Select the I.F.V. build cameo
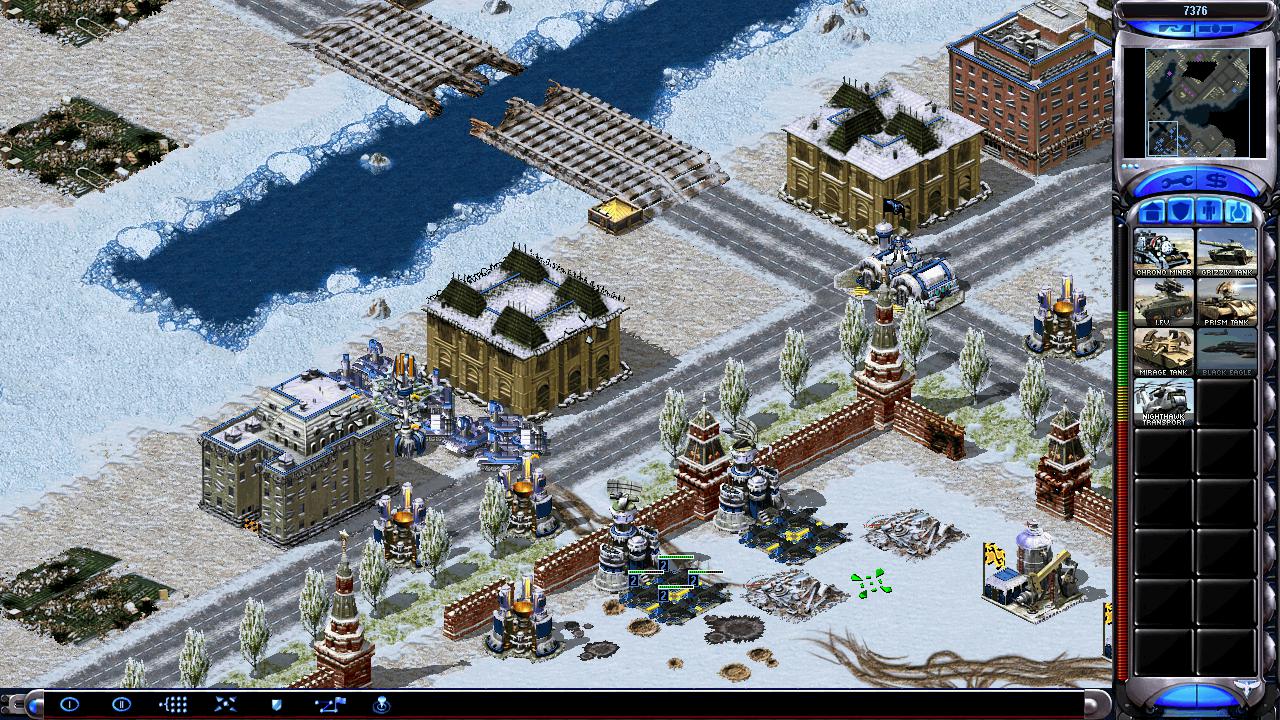Viewport: 1280px width, 720px height. point(1163,302)
